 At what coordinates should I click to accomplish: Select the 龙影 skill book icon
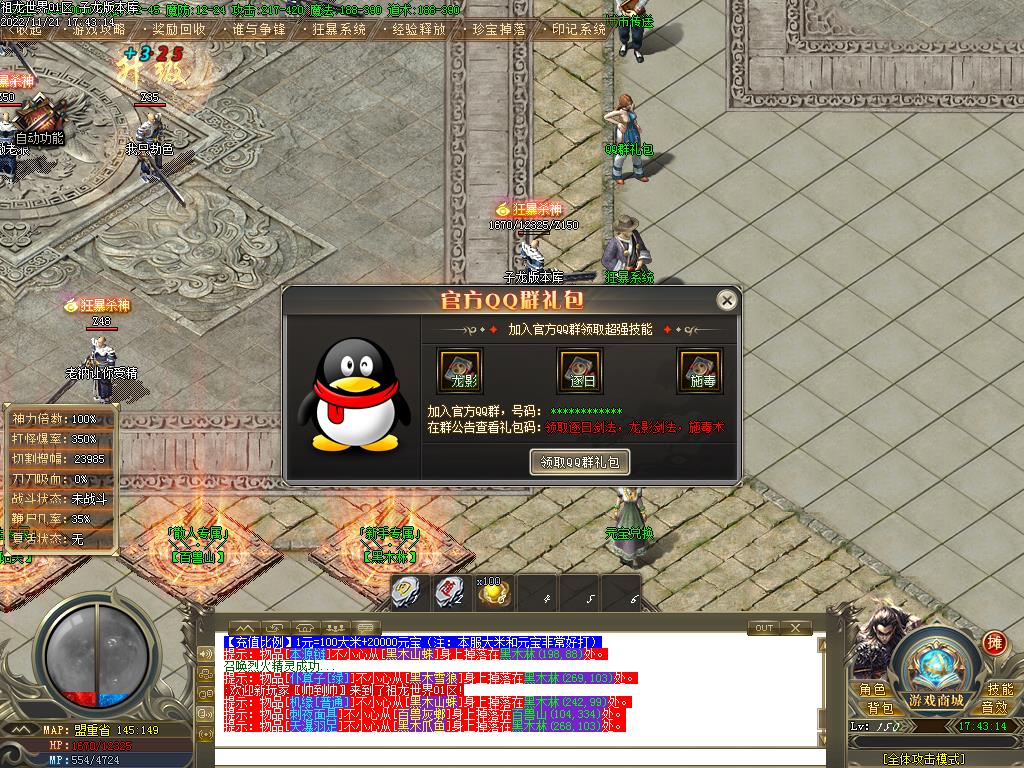click(x=460, y=371)
